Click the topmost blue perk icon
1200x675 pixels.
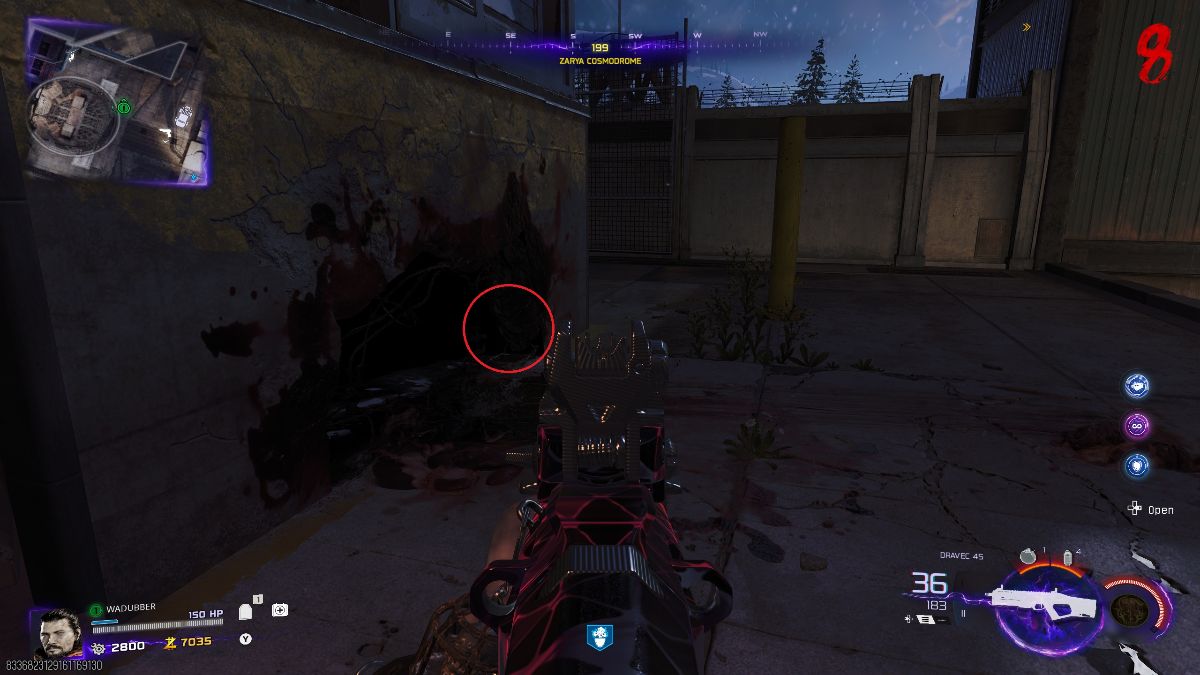pyautogui.click(x=1136, y=385)
